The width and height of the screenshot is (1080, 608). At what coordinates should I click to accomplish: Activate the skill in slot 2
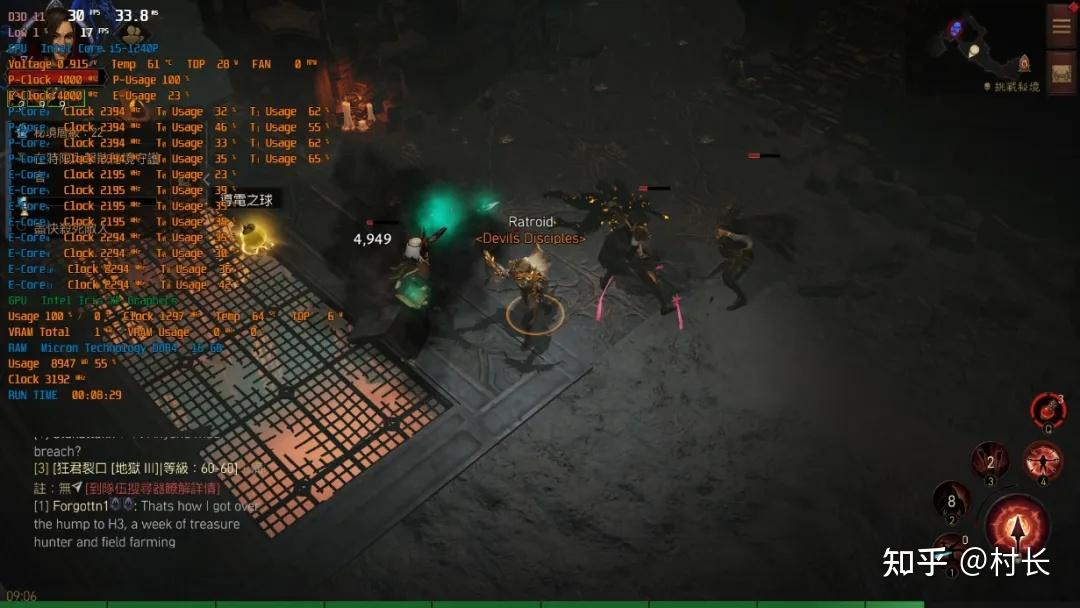(951, 501)
